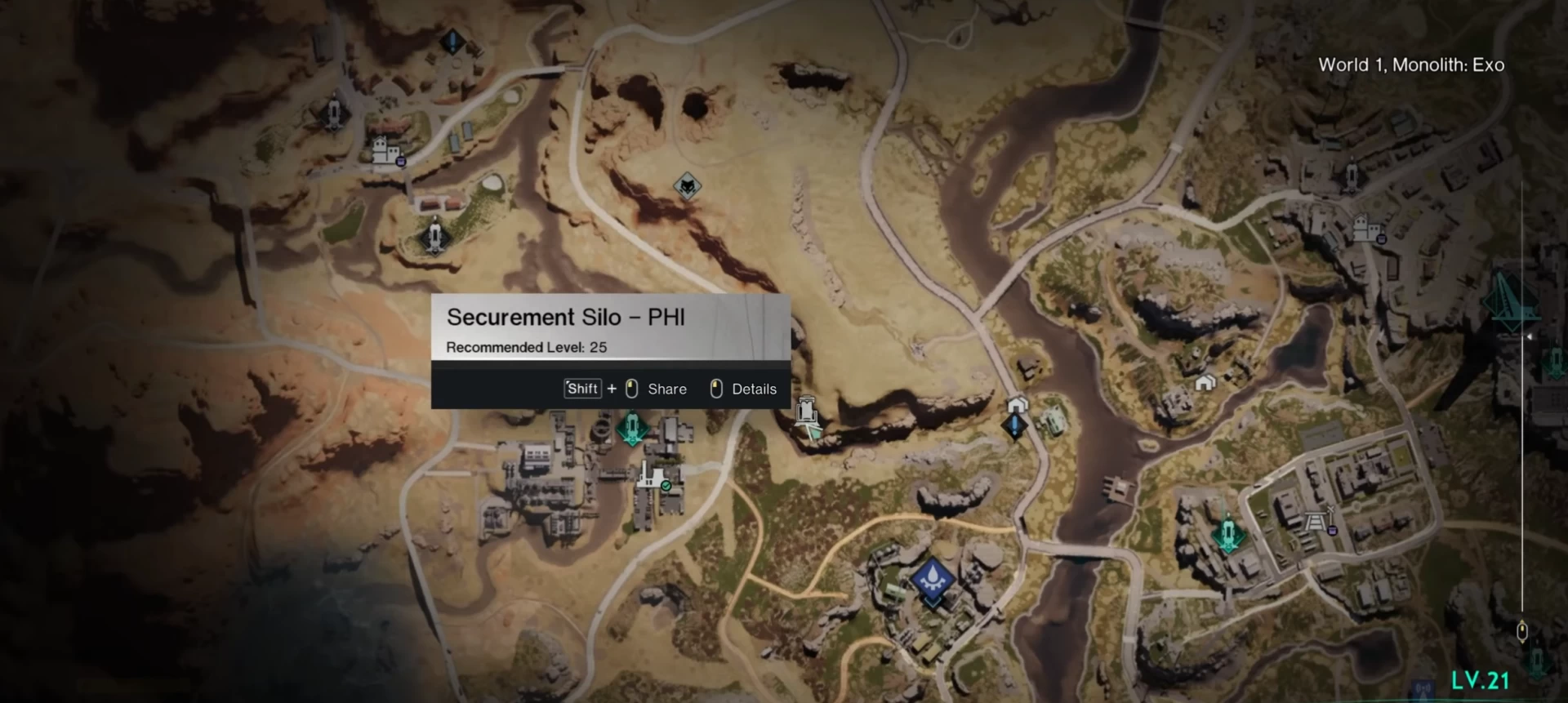Select the derrick icon inside the walled town

1316,520
